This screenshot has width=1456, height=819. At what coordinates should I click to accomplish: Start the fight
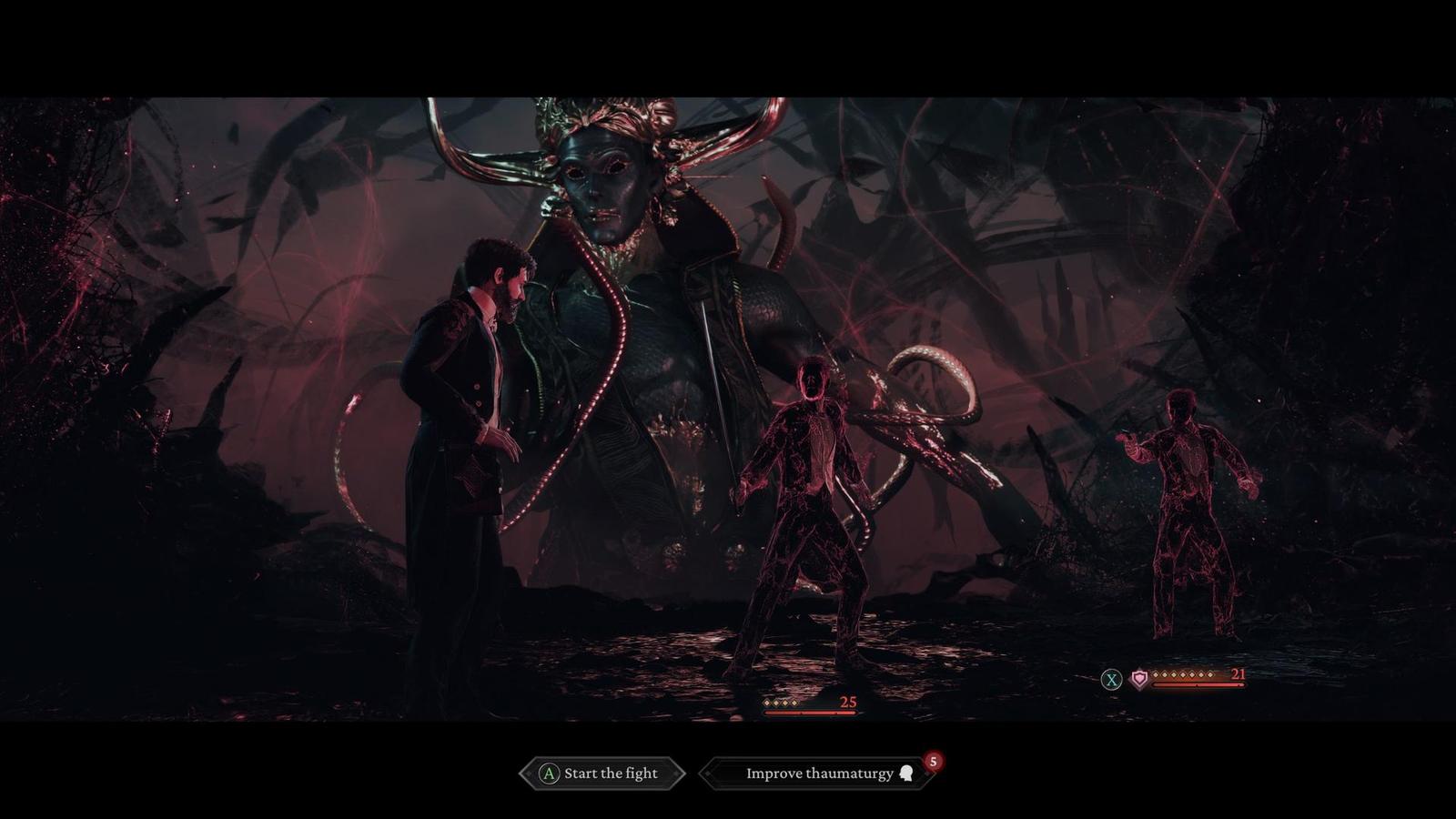(x=602, y=773)
